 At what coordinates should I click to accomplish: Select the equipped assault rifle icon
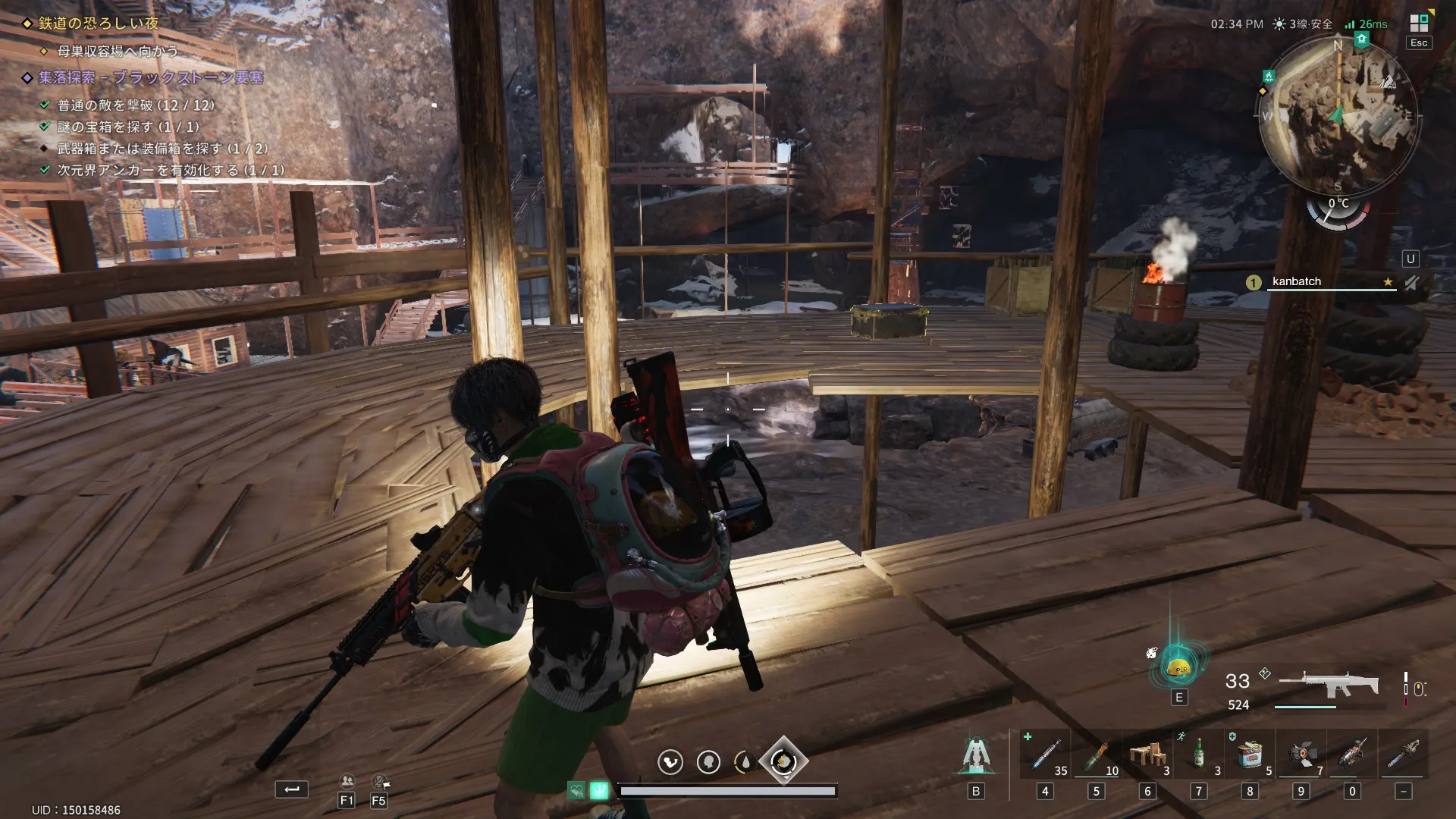[1329, 682]
